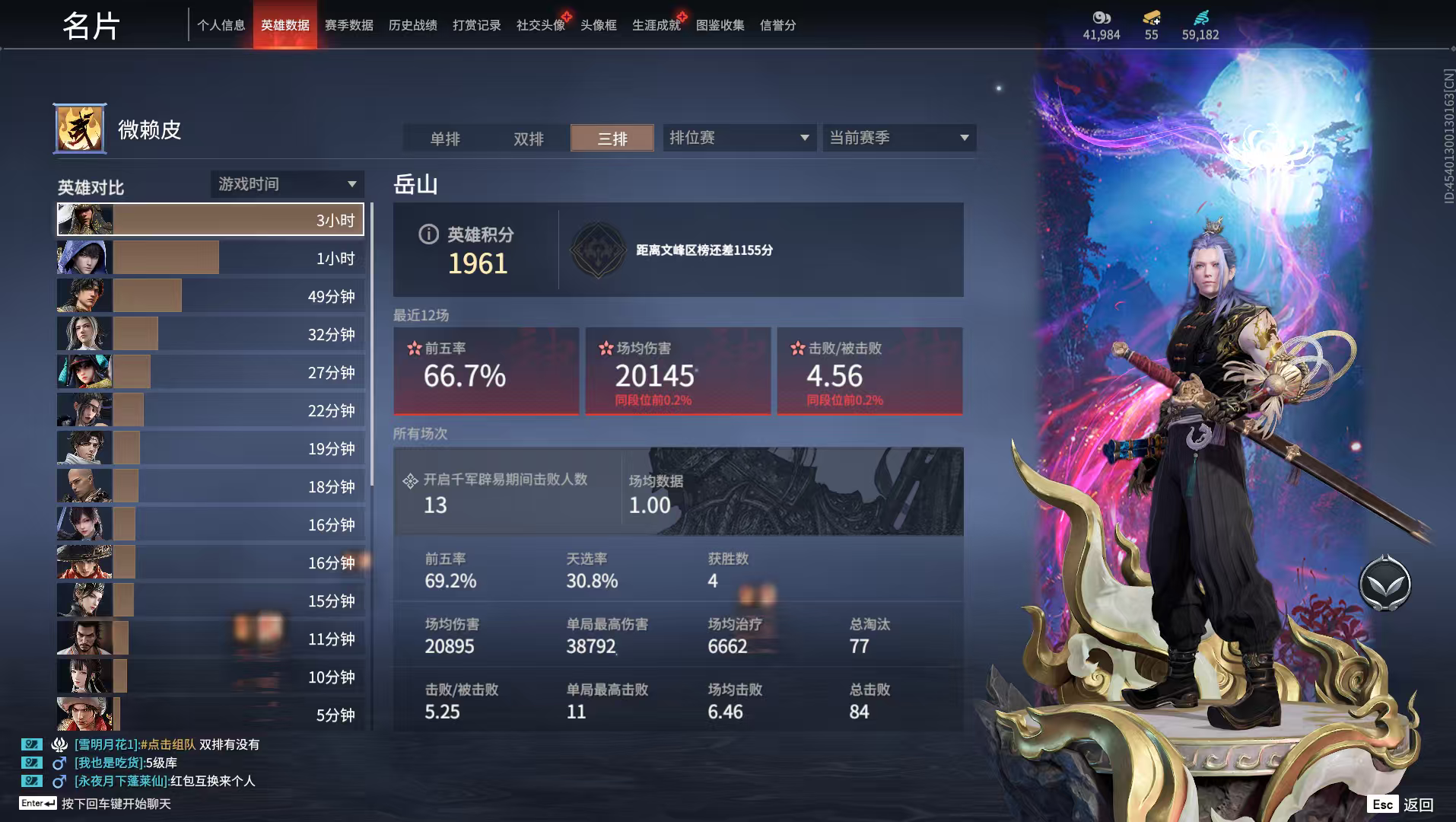Open the 个人信息 tab
The width and height of the screenshot is (1456, 822).
[x=221, y=25]
